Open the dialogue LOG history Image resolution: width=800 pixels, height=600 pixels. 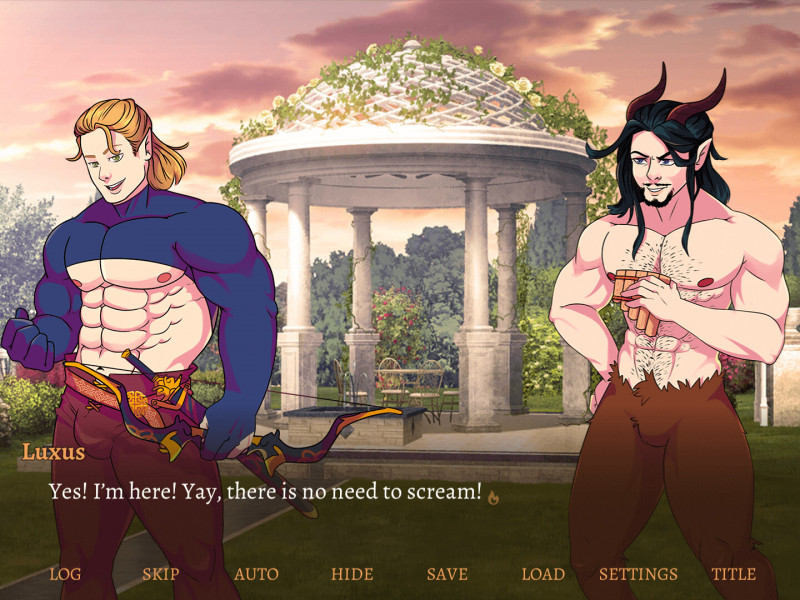tap(65, 574)
